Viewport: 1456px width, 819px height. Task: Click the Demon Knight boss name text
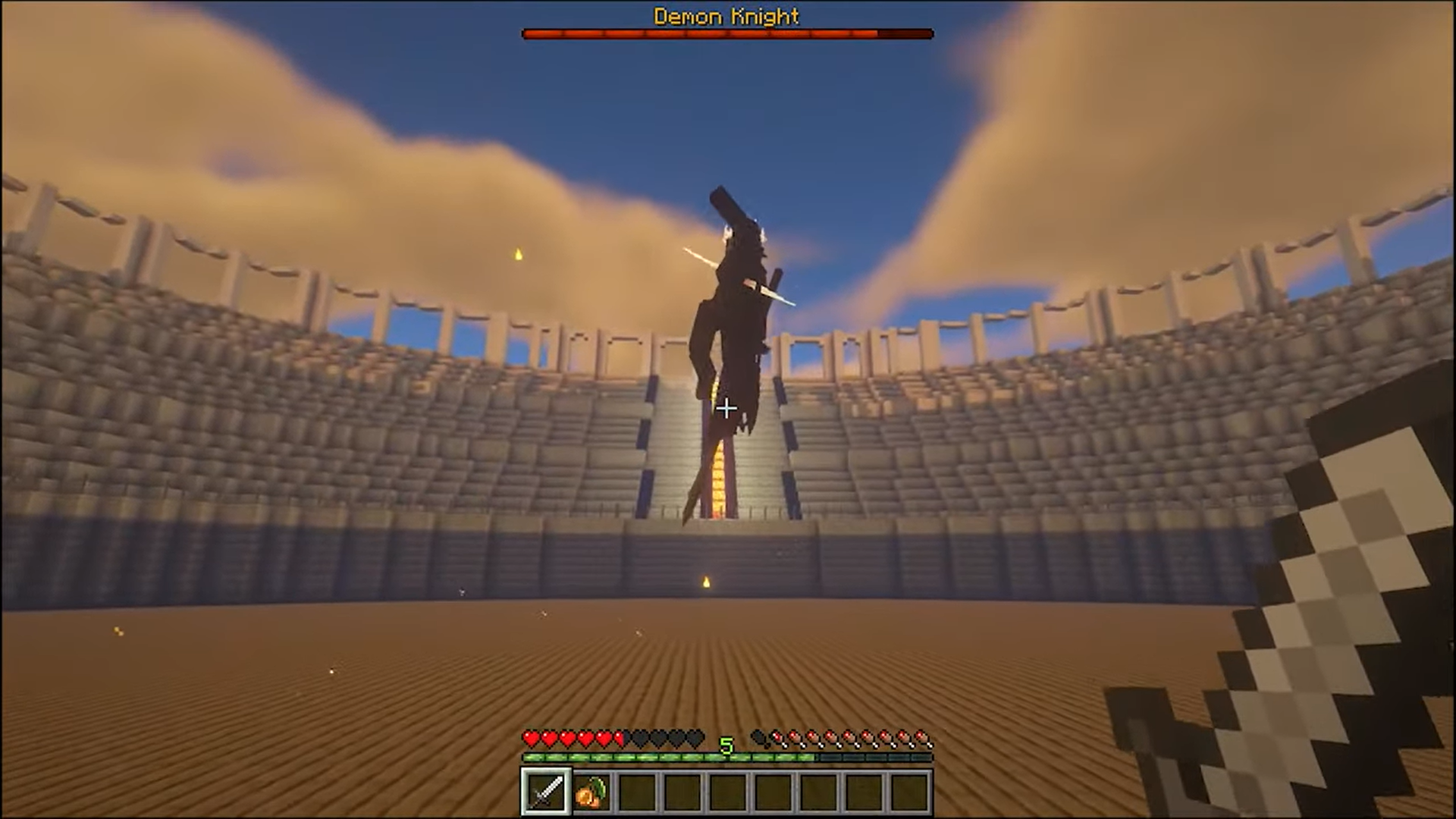(726, 17)
